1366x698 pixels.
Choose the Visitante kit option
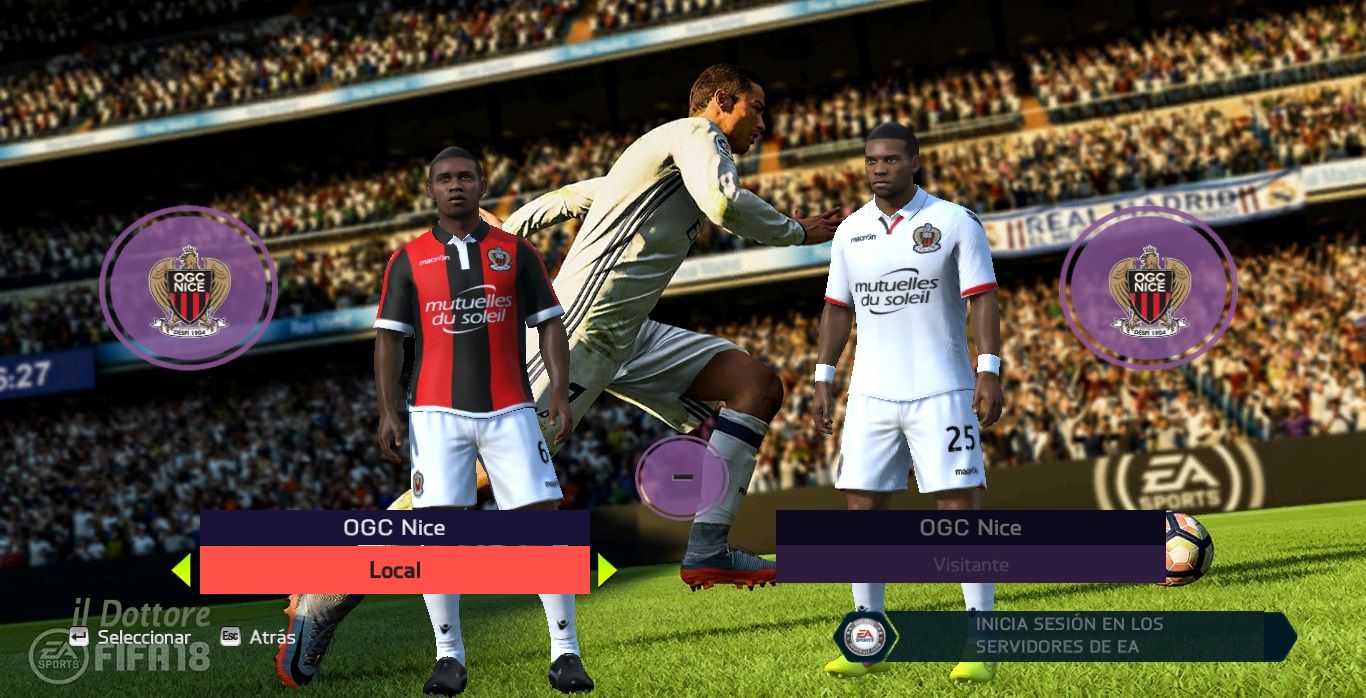tap(970, 565)
